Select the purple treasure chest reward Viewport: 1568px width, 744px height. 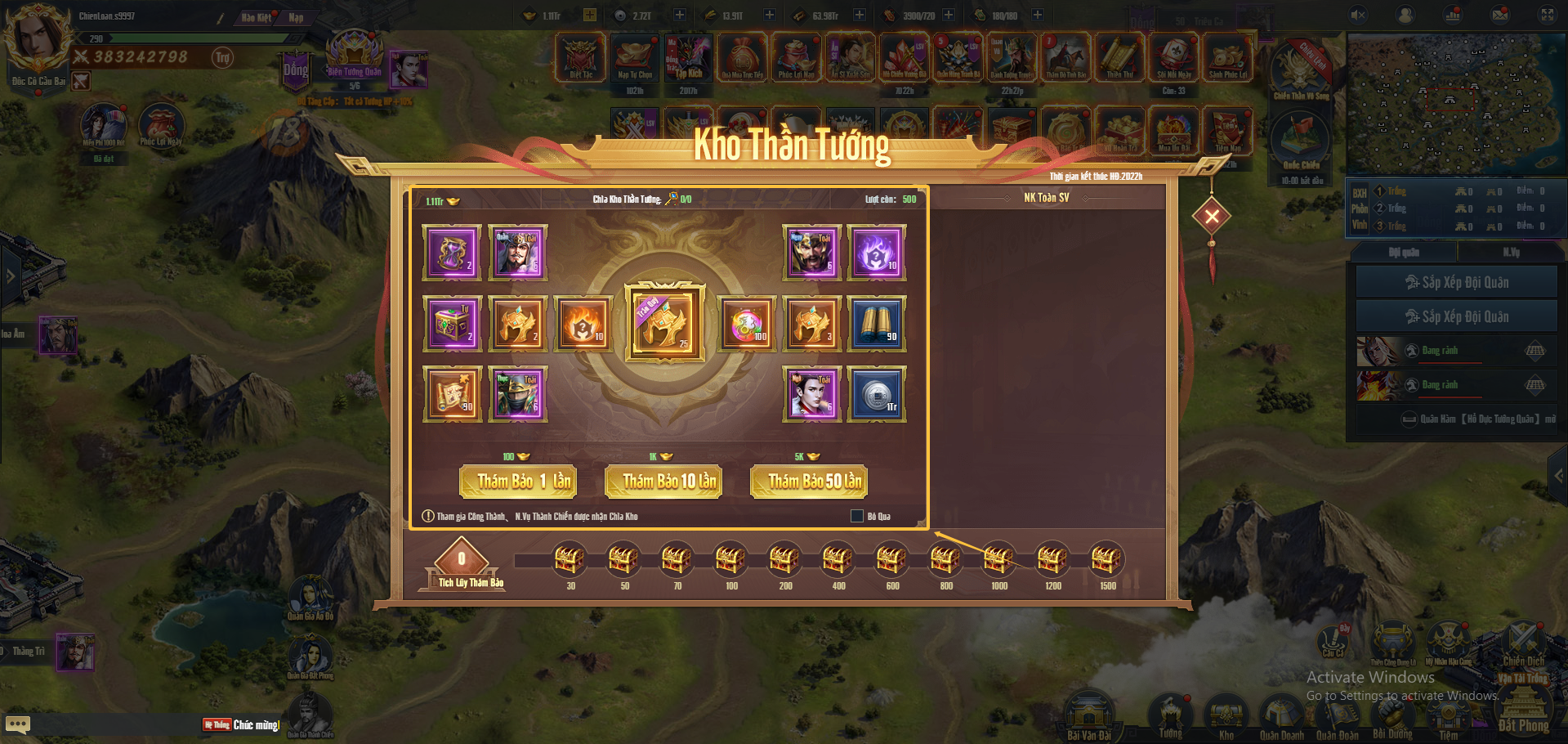tap(452, 324)
